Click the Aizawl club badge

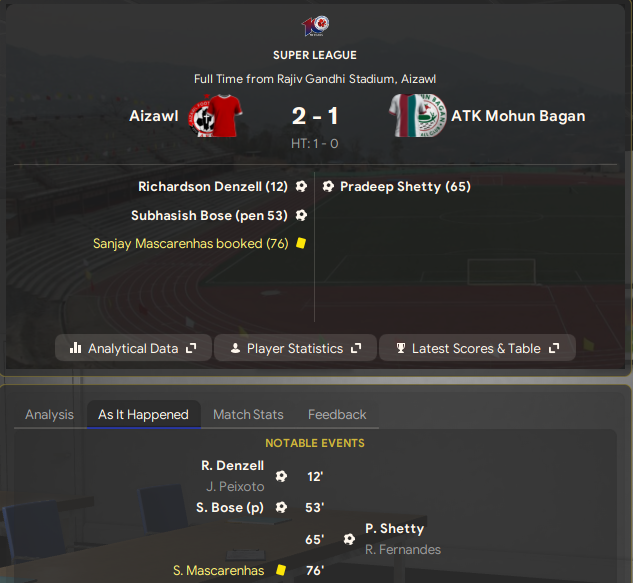(211, 116)
